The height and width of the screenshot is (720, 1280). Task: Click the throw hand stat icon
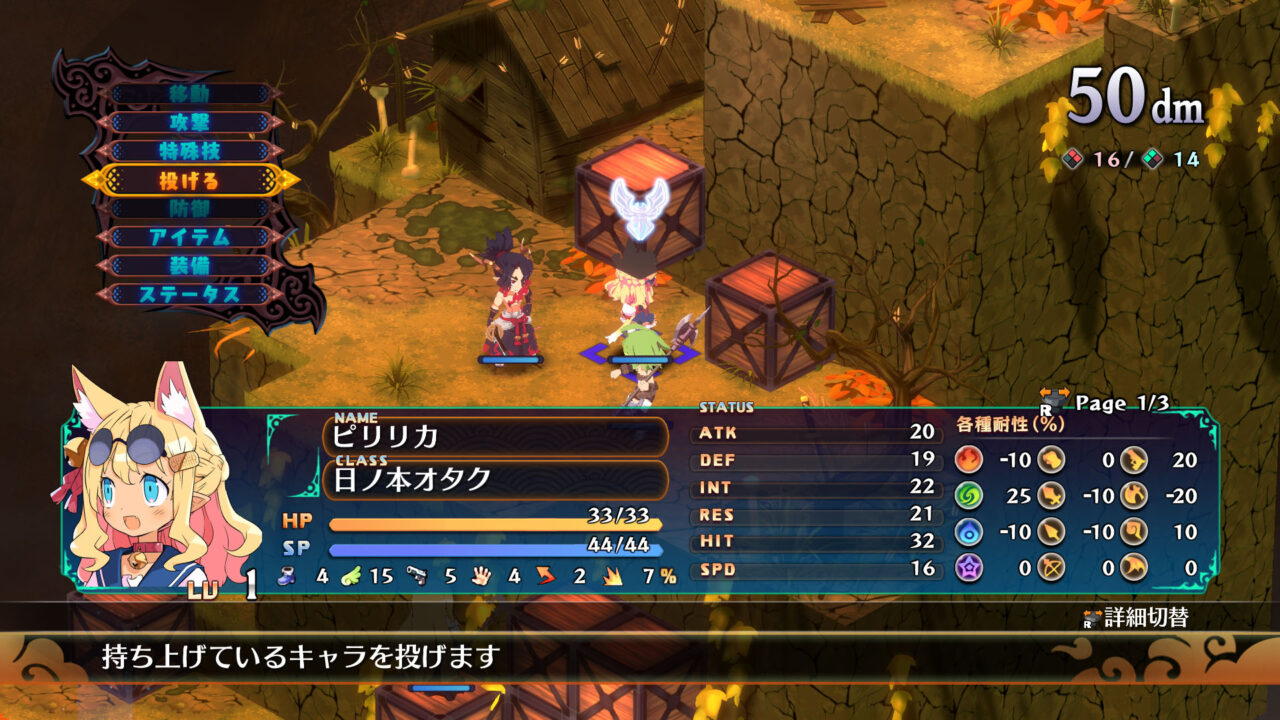[480, 577]
